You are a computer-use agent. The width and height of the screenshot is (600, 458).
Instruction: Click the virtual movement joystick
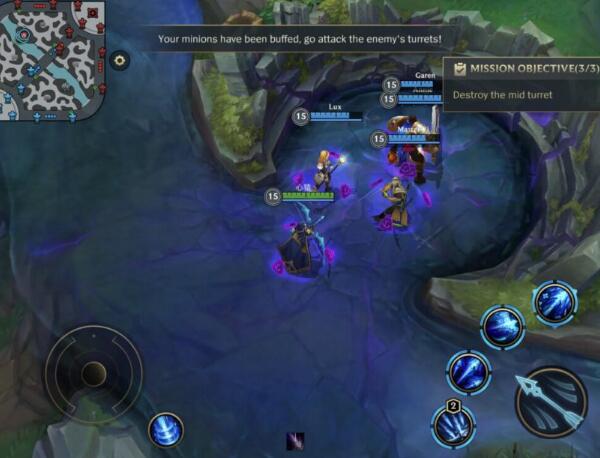(94, 374)
